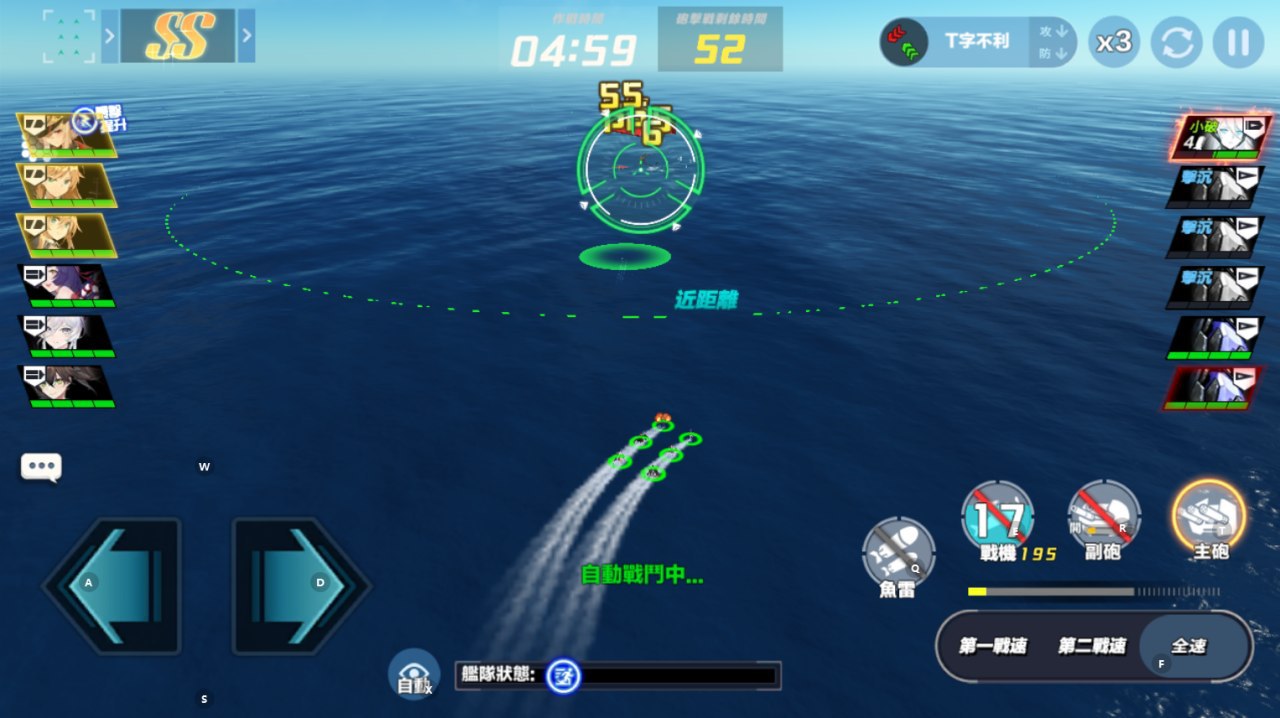Select 第二戰速 speed
The height and width of the screenshot is (718, 1280).
pyautogui.click(x=1091, y=646)
